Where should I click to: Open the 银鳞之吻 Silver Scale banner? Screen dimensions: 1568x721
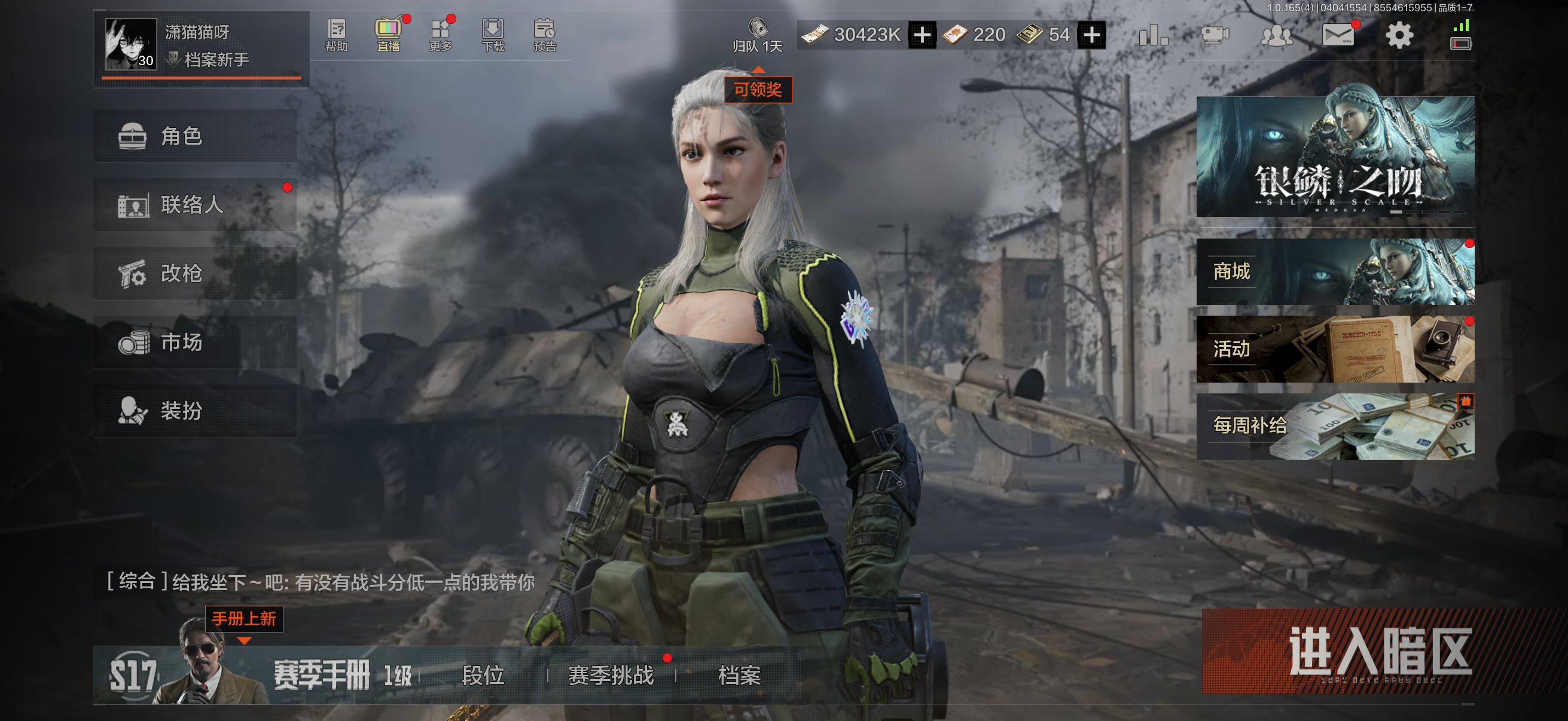(x=1335, y=157)
